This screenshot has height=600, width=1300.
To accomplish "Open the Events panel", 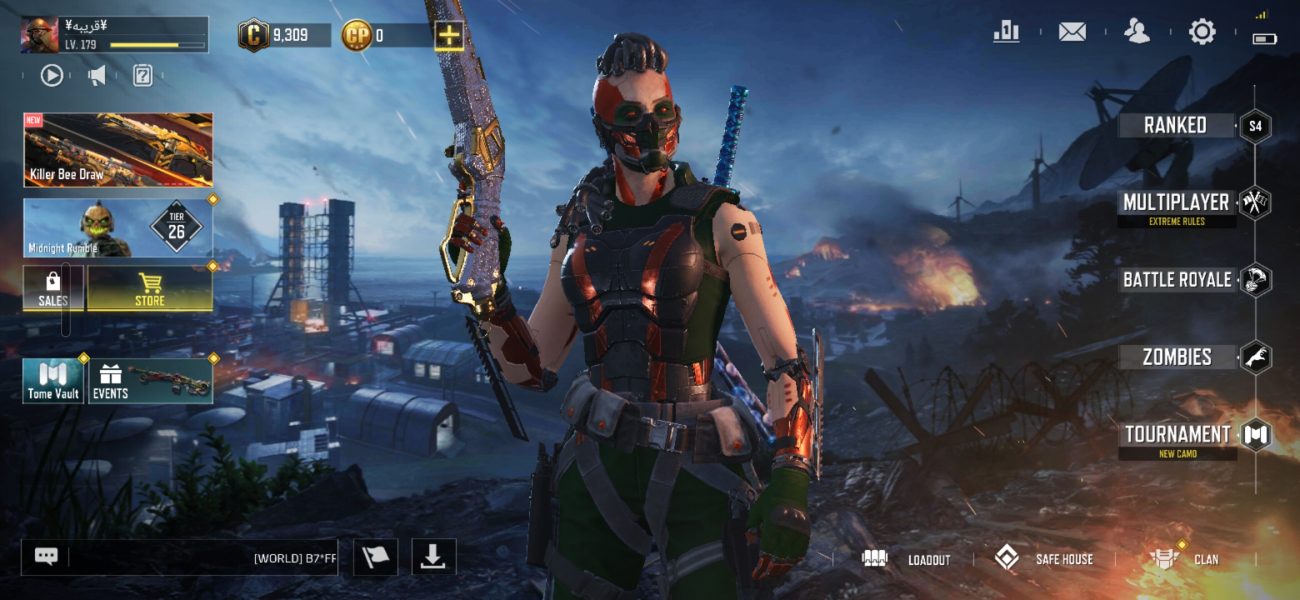I will [x=151, y=381].
